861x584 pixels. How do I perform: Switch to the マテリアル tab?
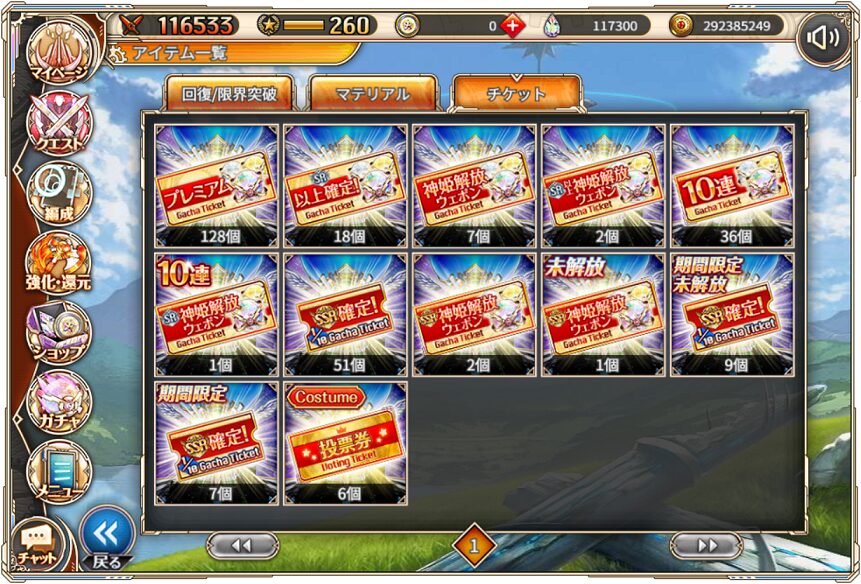point(372,95)
